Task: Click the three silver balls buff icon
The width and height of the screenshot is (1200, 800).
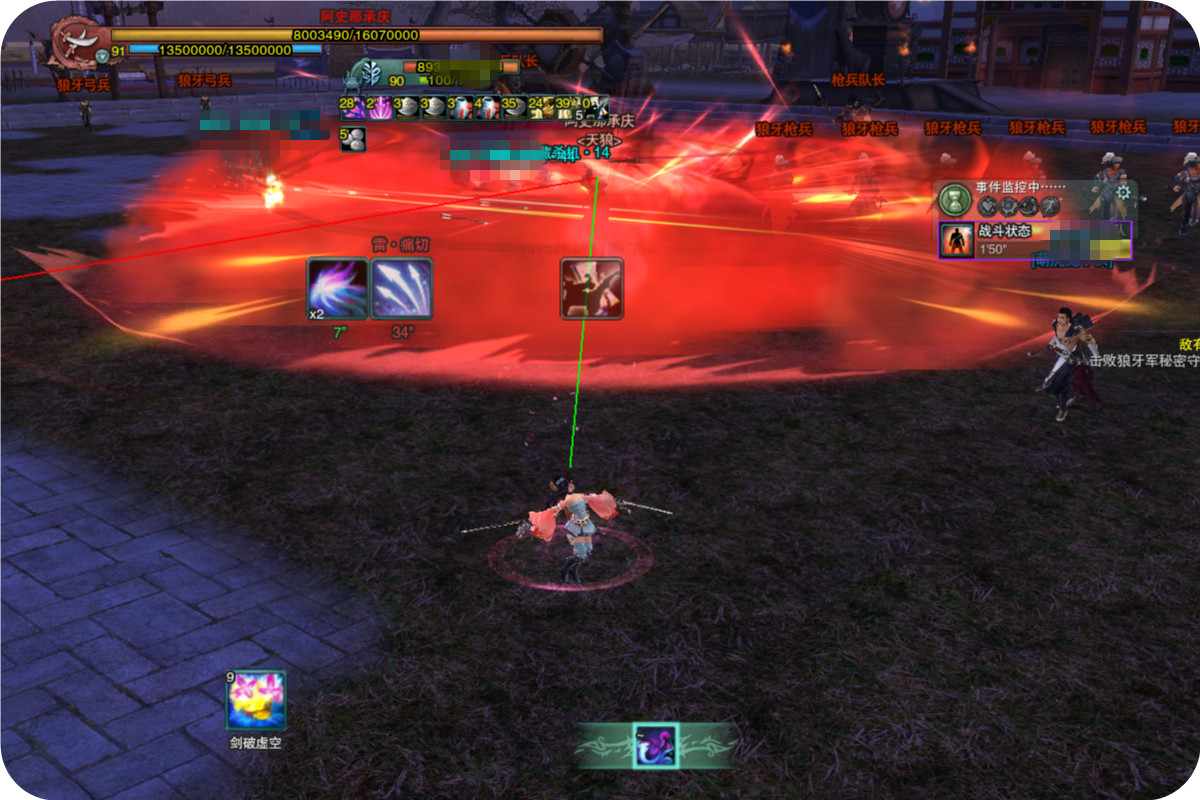Action: 353,140
